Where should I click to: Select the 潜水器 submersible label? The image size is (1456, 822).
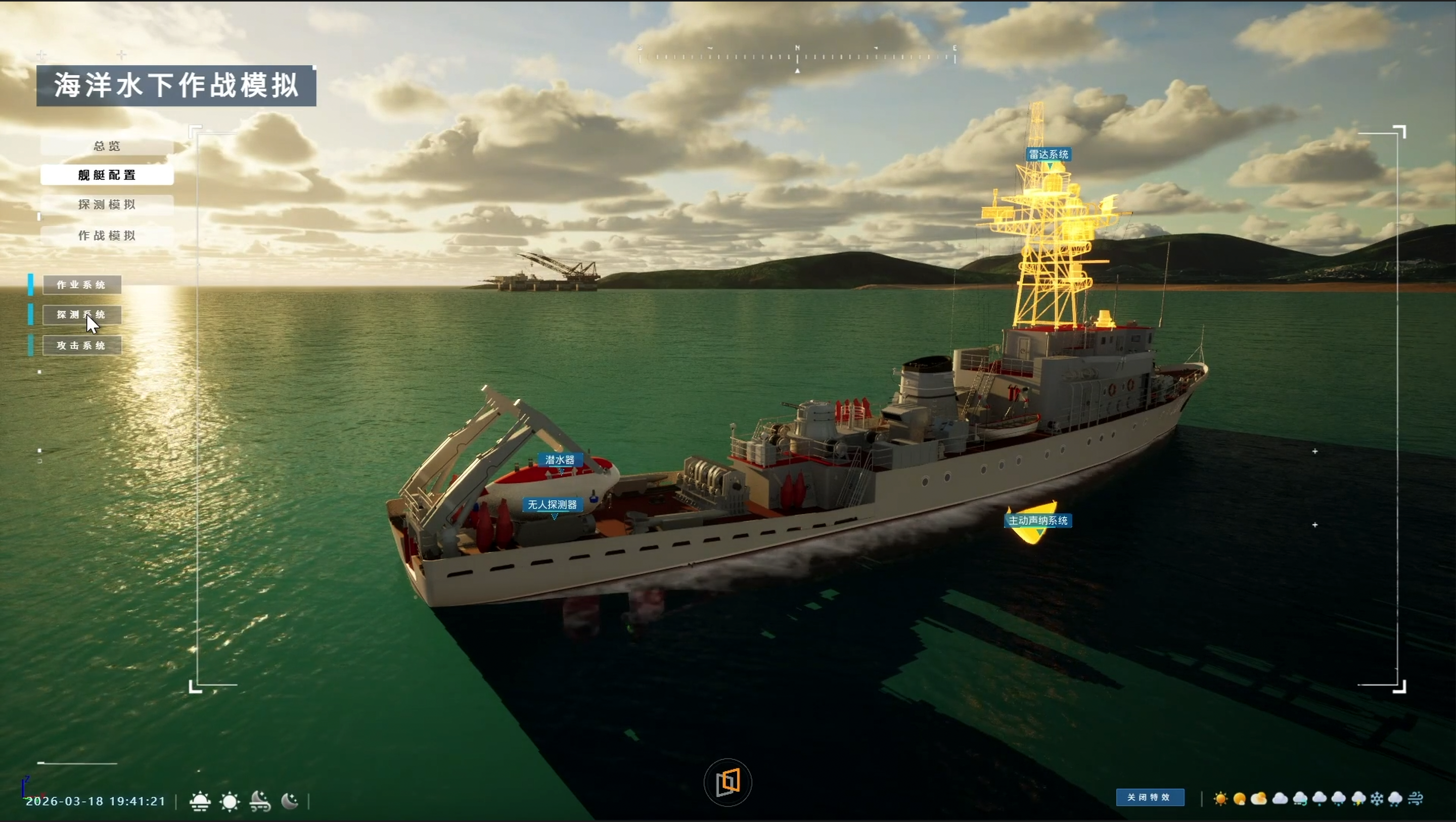[560, 460]
